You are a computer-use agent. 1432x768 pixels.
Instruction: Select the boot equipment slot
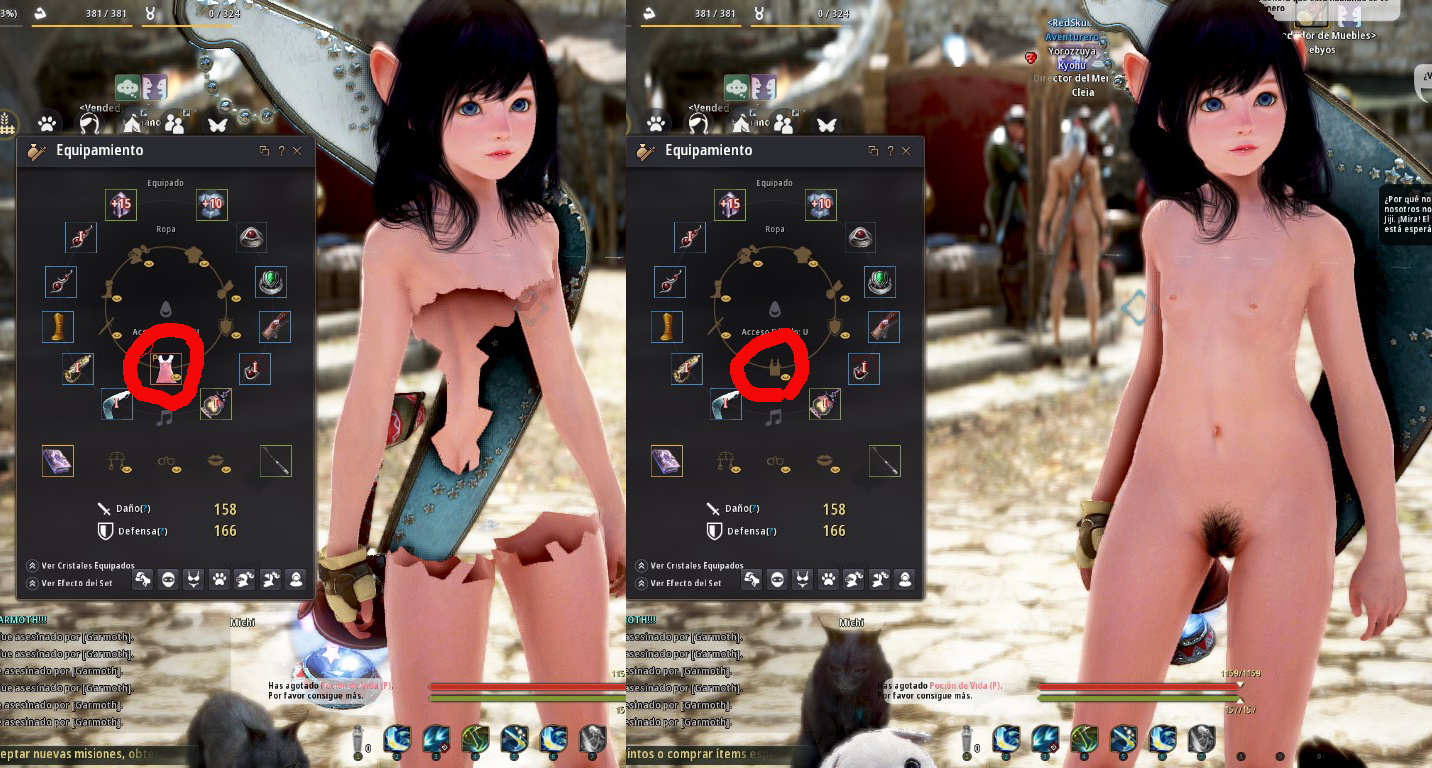(58, 326)
